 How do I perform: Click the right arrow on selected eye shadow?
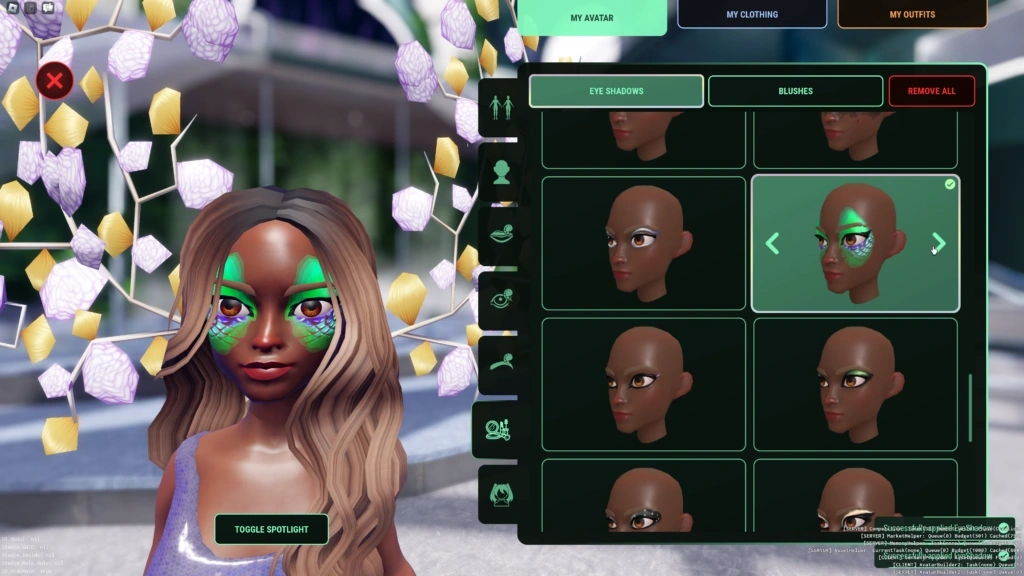tap(938, 243)
